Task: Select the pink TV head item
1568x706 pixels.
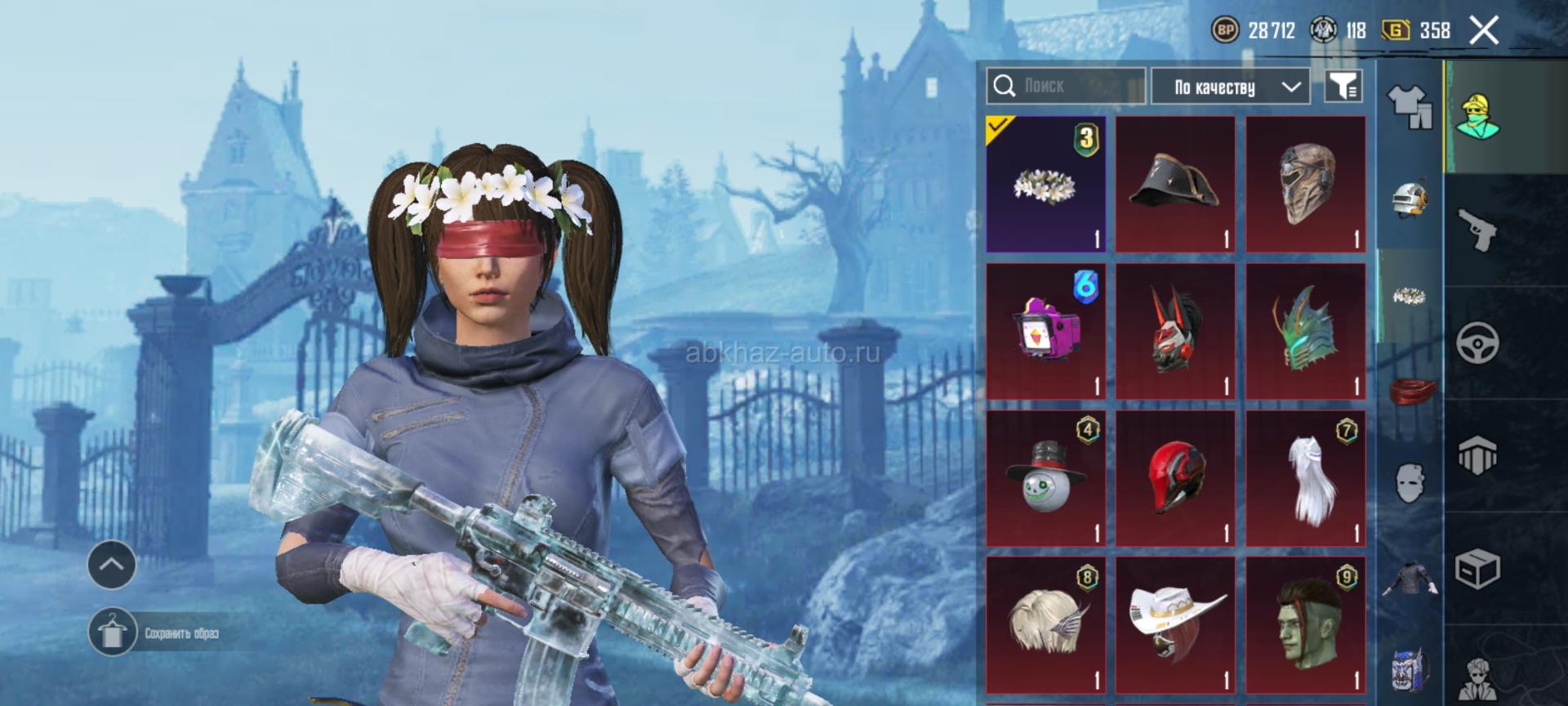Action: [1045, 331]
